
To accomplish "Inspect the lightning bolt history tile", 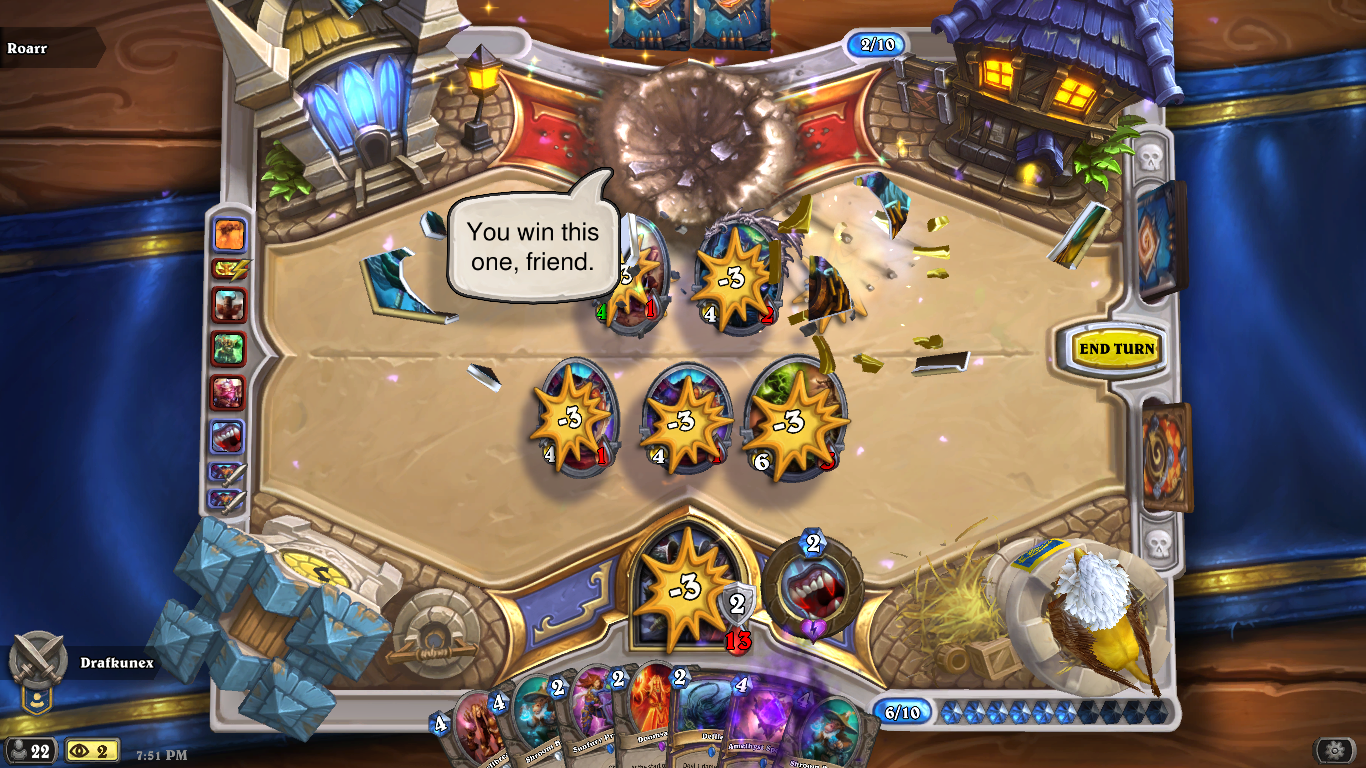I will (229, 268).
